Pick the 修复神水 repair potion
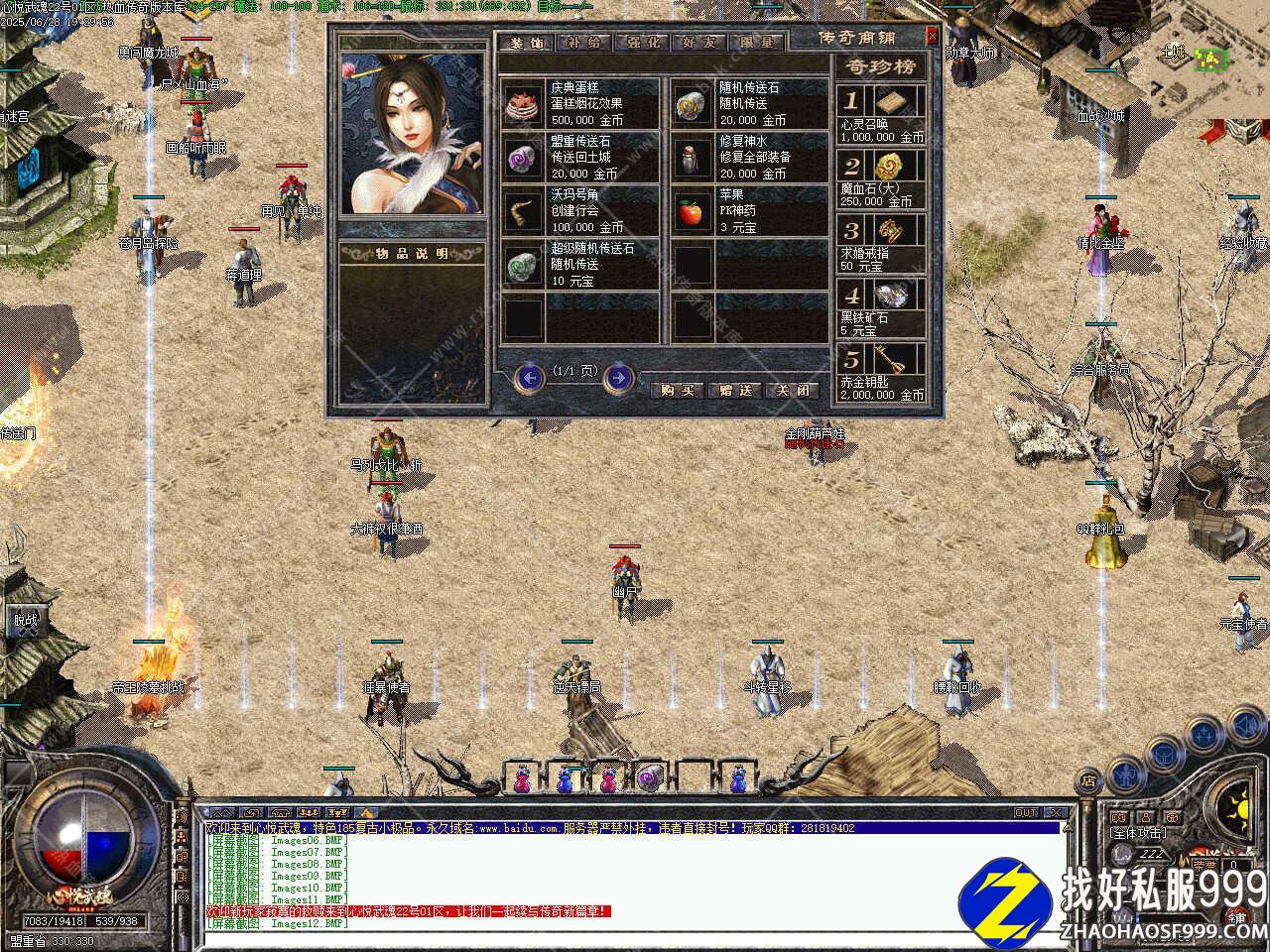 click(692, 157)
